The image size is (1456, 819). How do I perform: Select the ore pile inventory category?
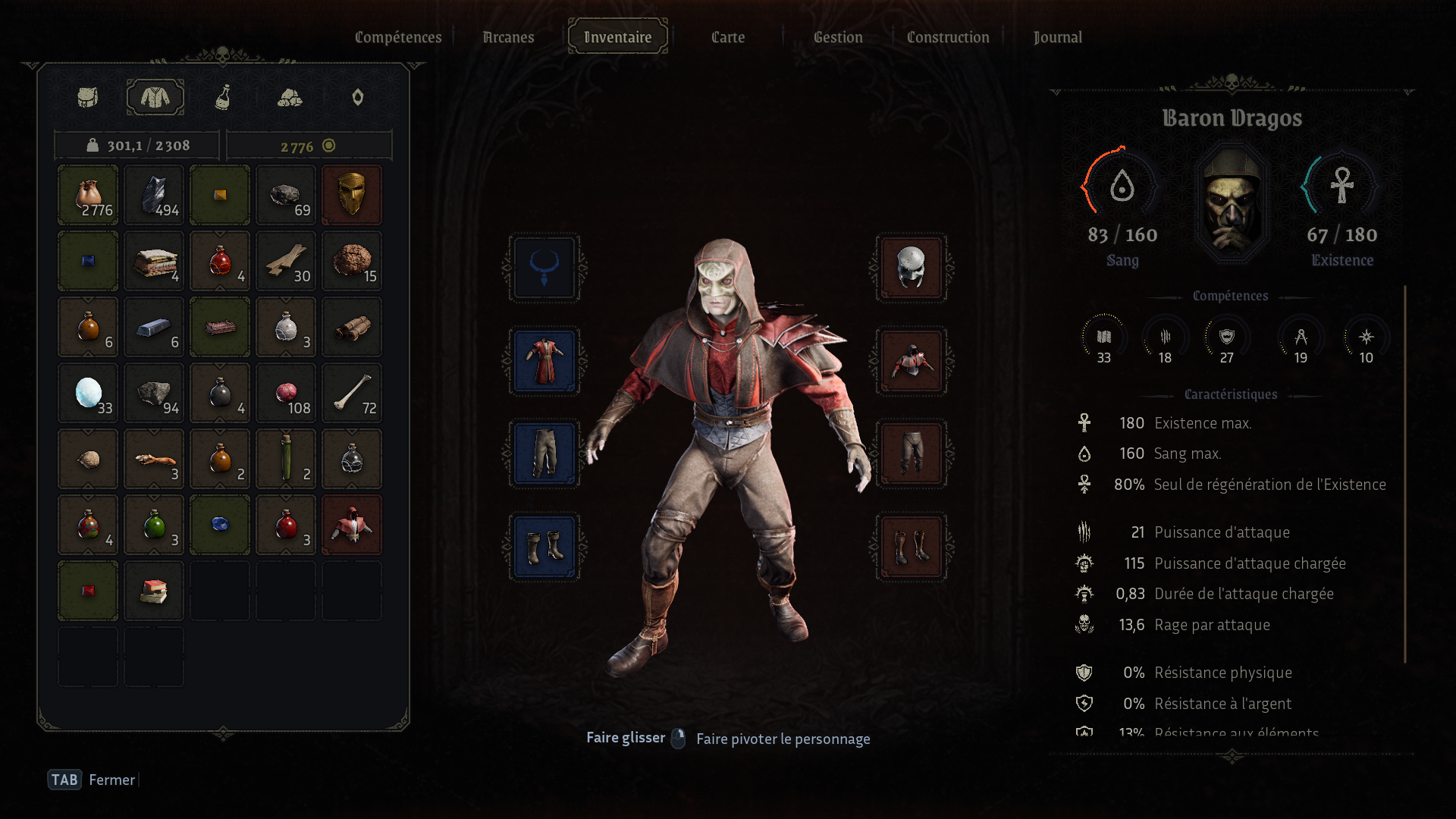[x=290, y=97]
